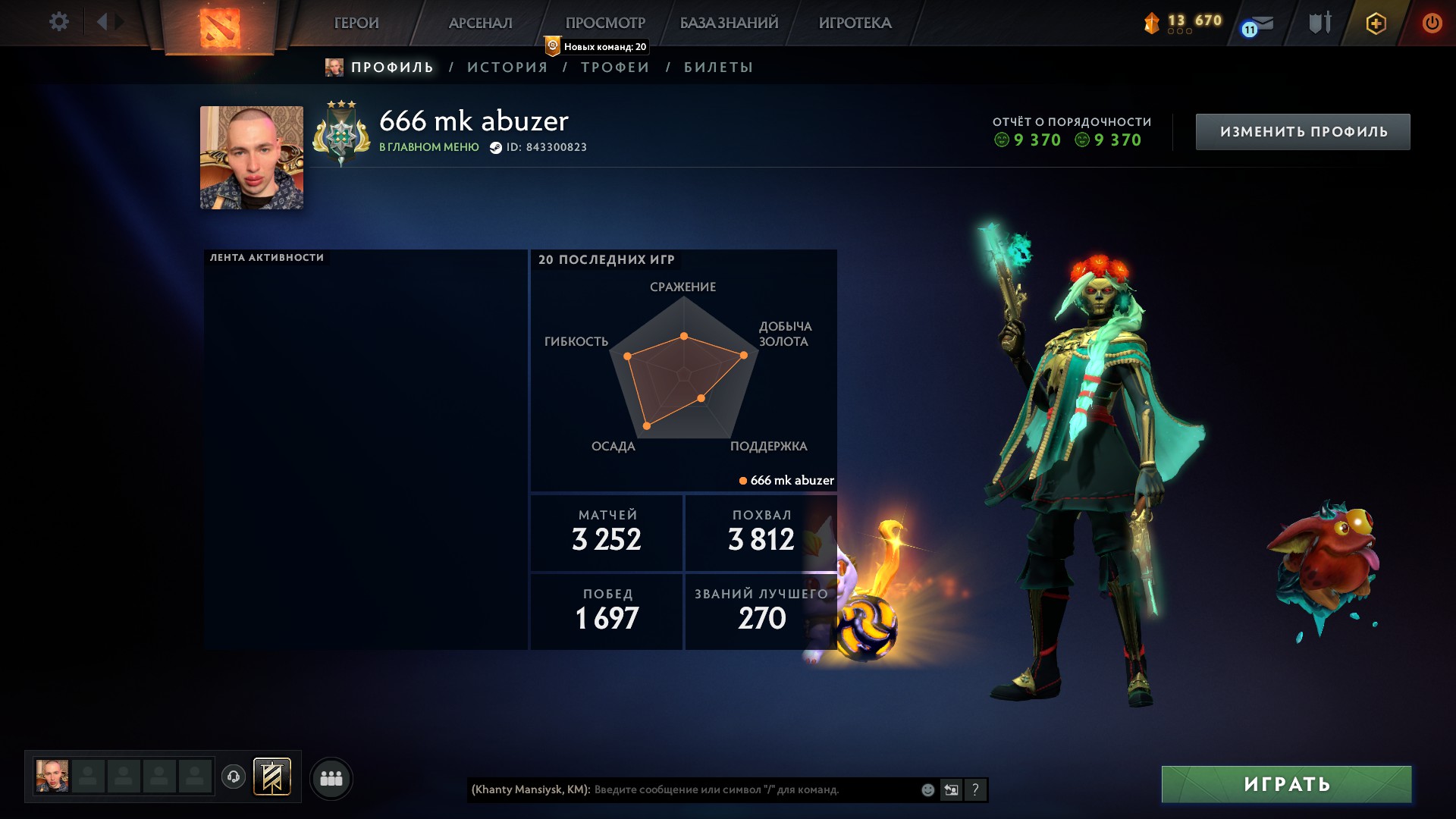Open the ПРОСМОТР menu

[x=605, y=24]
